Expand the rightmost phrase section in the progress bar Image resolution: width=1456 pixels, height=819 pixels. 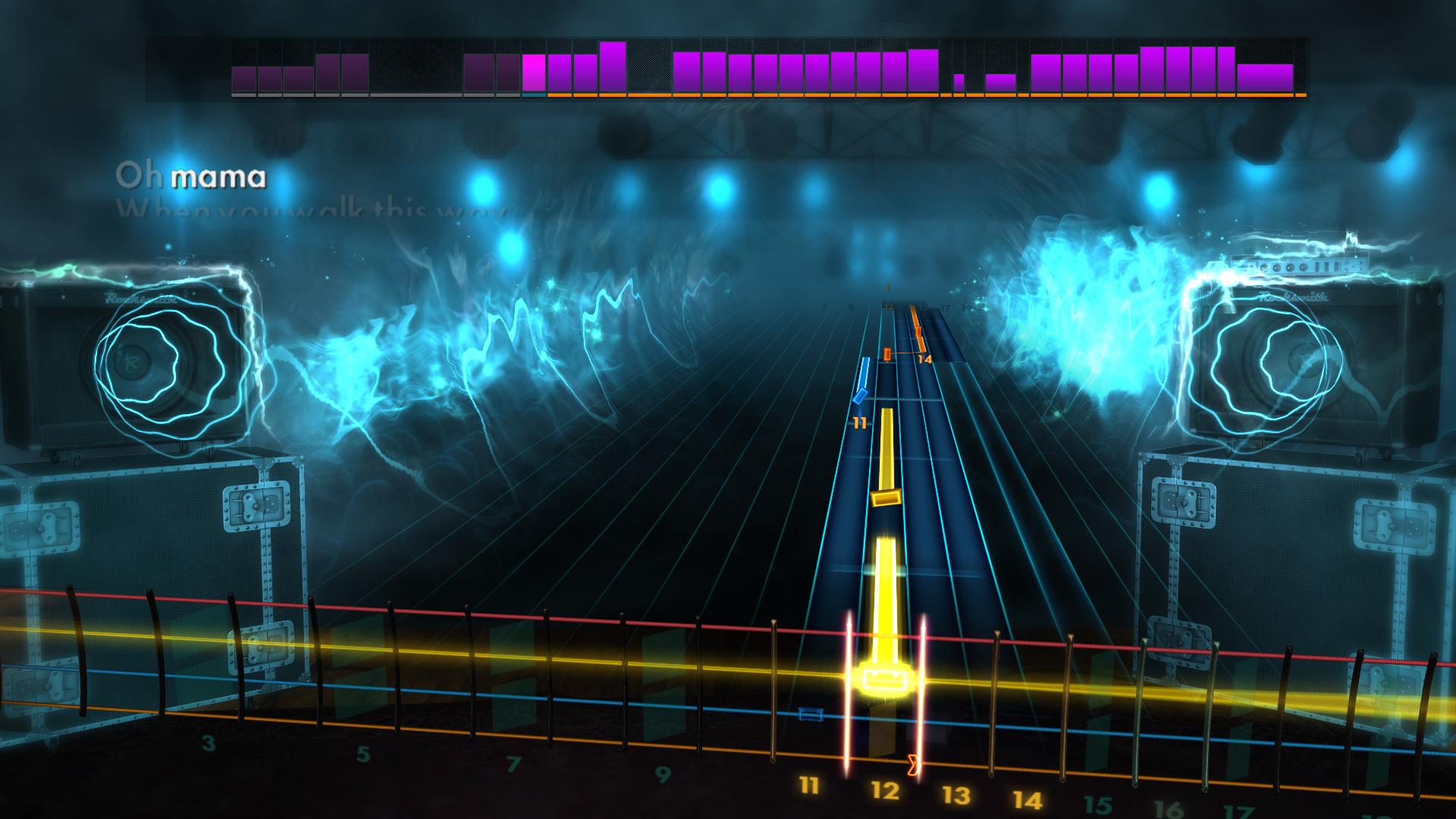1266,76
